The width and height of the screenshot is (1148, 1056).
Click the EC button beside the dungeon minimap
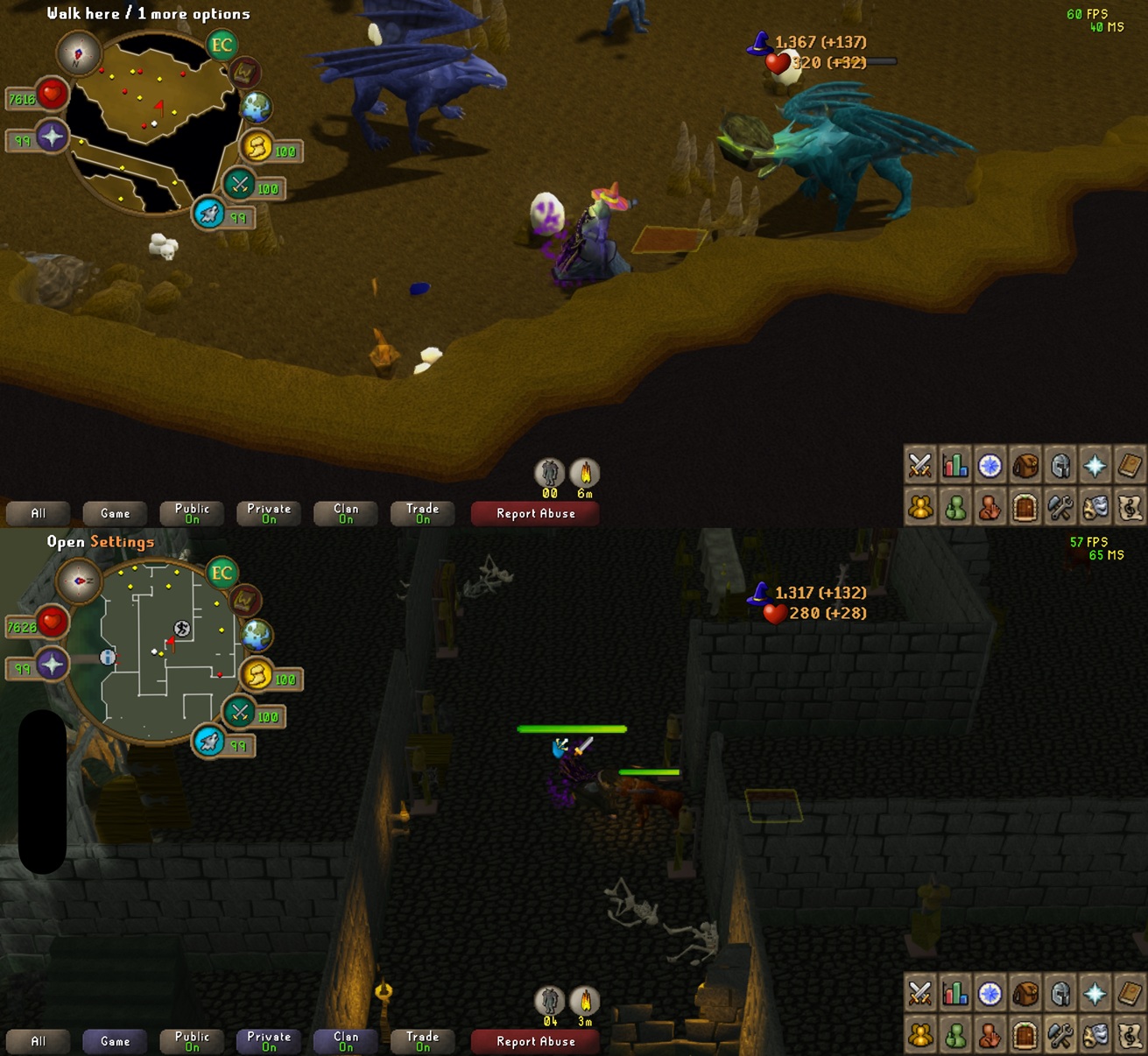(222, 574)
